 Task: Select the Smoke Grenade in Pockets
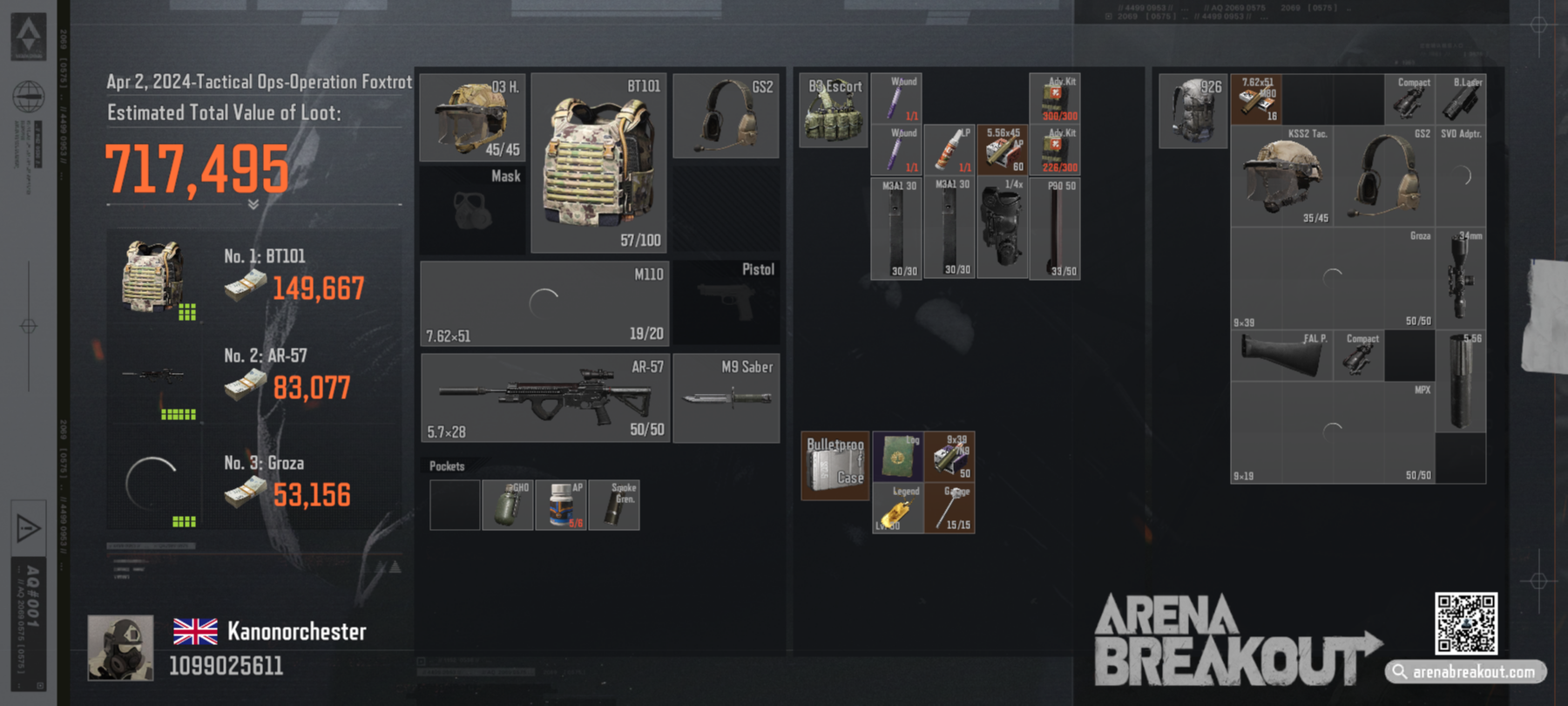click(615, 504)
